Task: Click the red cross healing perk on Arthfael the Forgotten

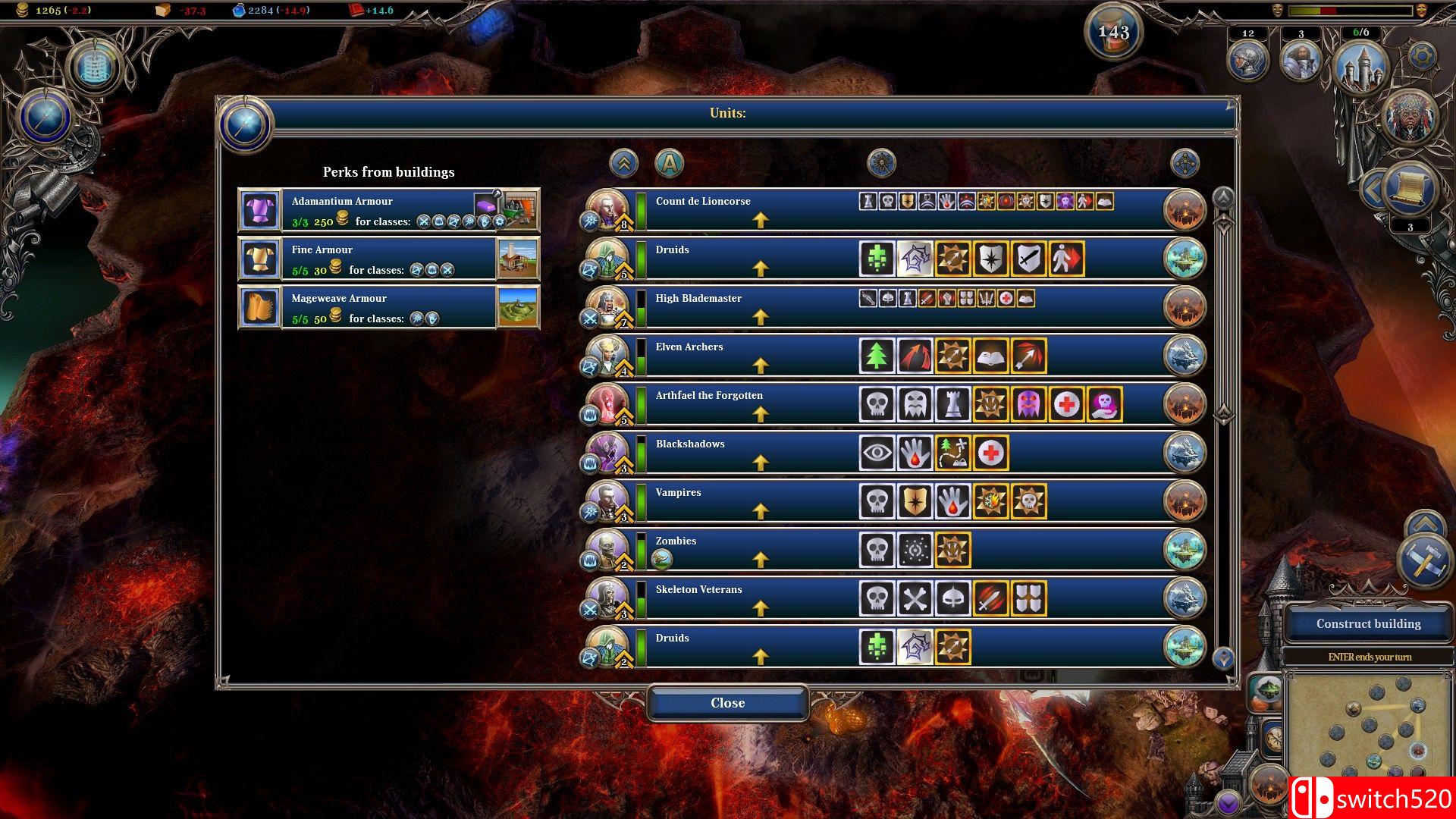Action: 1067,404
